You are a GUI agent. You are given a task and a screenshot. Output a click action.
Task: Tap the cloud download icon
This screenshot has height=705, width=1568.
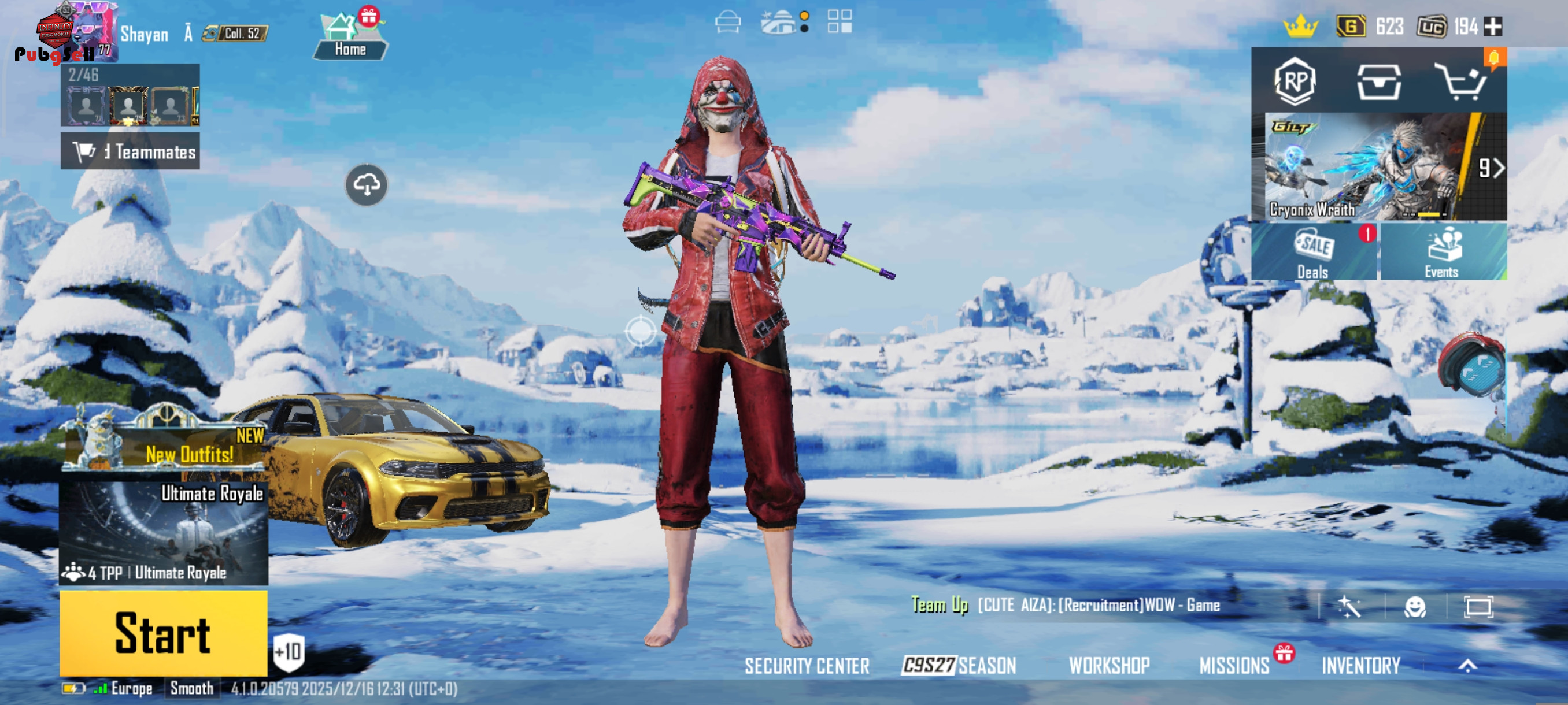pos(367,184)
